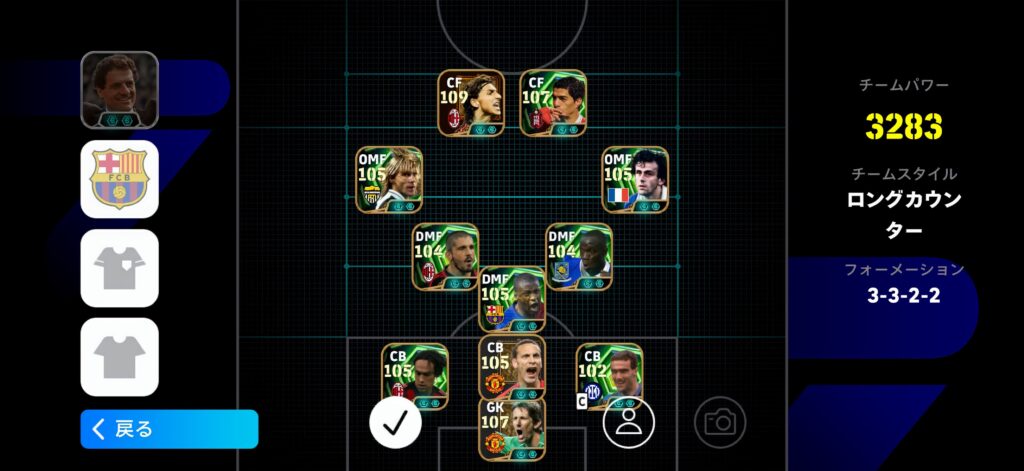Image resolution: width=1024 pixels, height=471 pixels.
Task: Pick the OMF 105 card with France flag
Action: click(635, 180)
